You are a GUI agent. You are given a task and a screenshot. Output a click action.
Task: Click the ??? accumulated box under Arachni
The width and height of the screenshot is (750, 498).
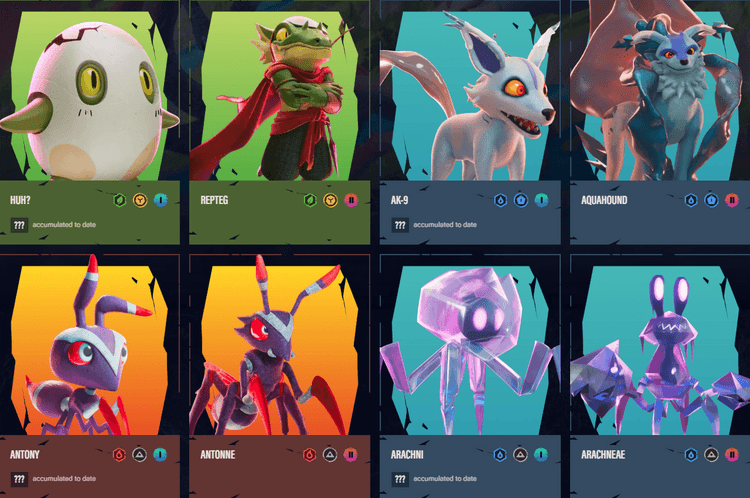[400, 479]
